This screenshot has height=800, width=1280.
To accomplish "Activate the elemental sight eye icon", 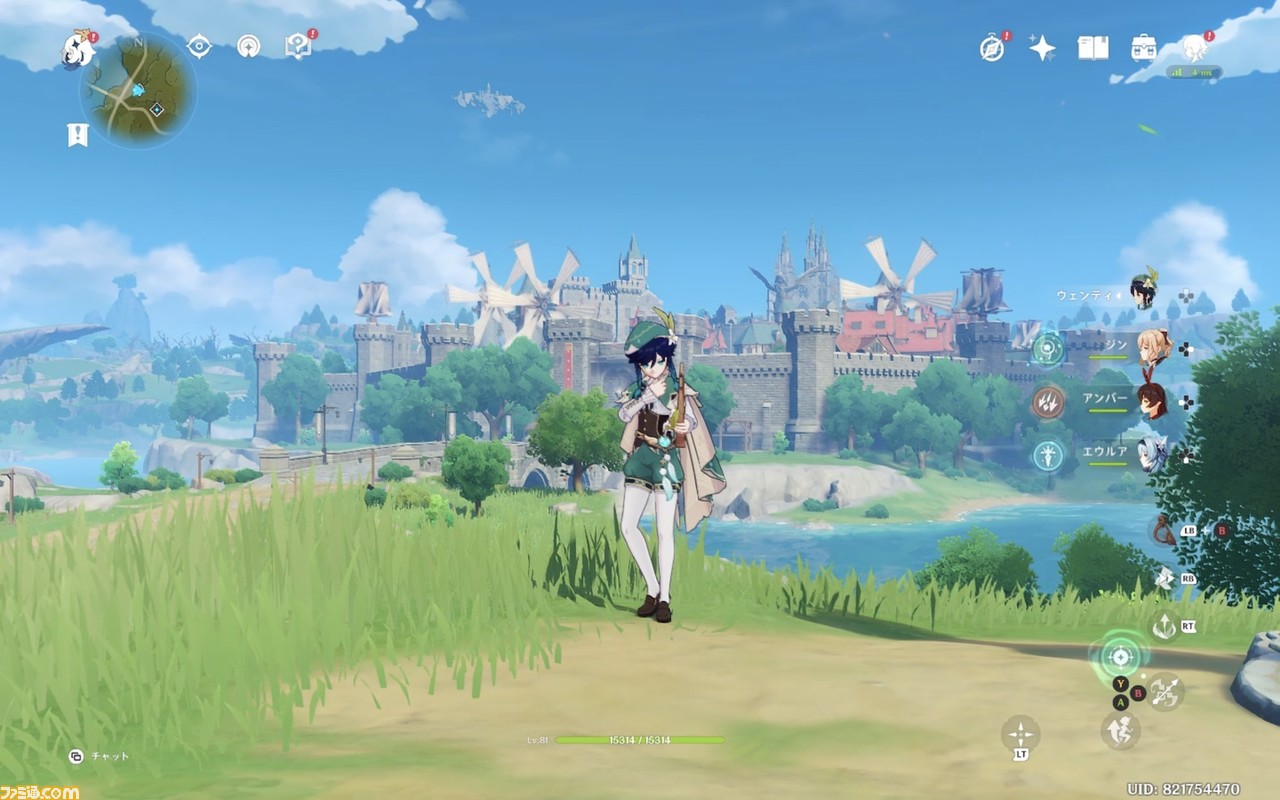I will coord(199,46).
